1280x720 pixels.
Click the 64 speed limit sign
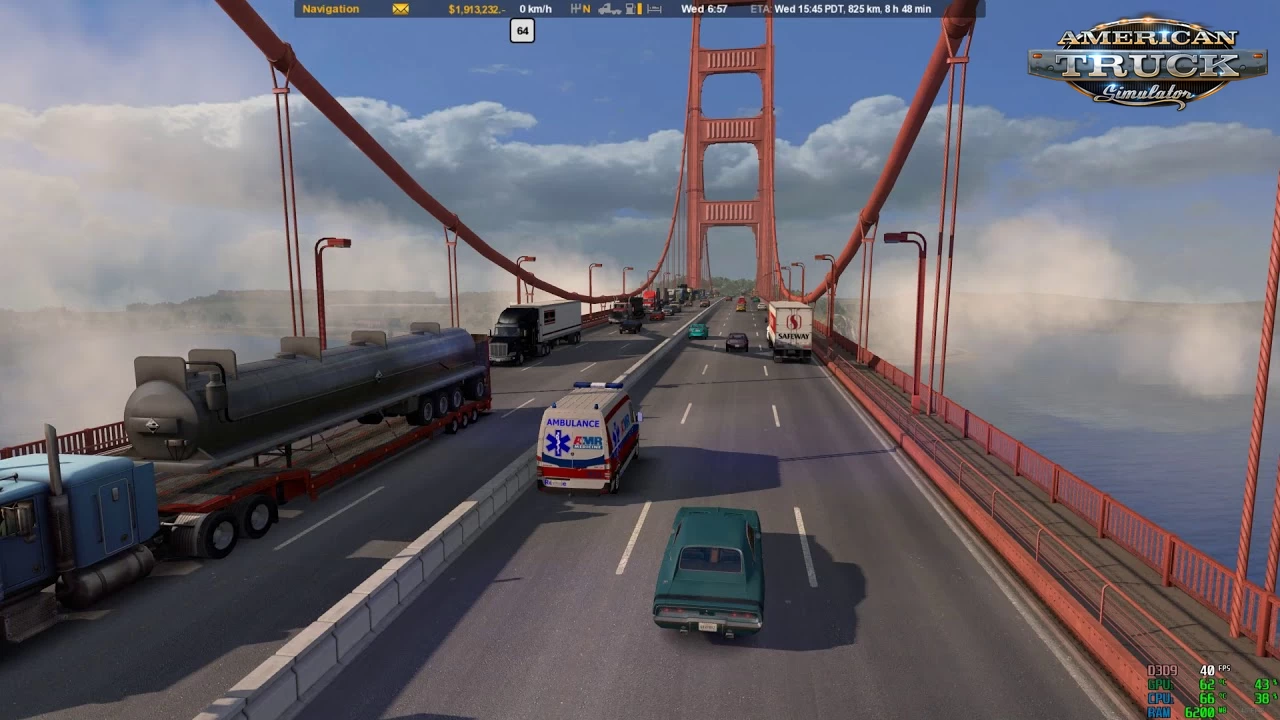520,31
